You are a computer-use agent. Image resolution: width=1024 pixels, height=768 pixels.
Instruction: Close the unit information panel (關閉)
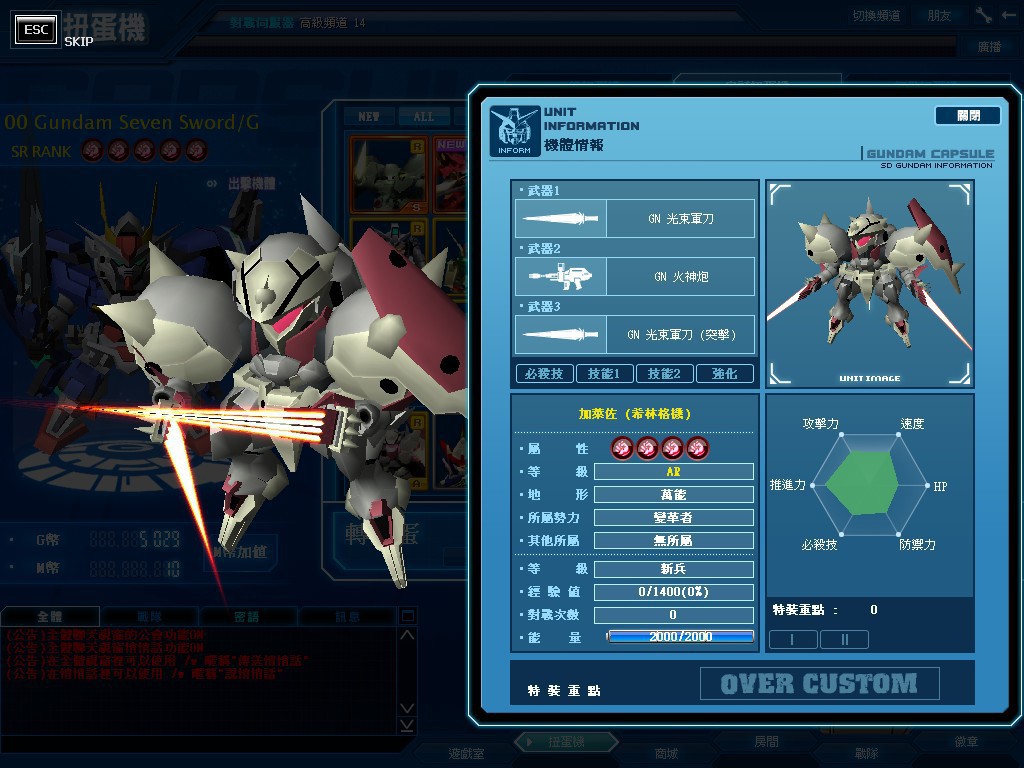pos(967,116)
